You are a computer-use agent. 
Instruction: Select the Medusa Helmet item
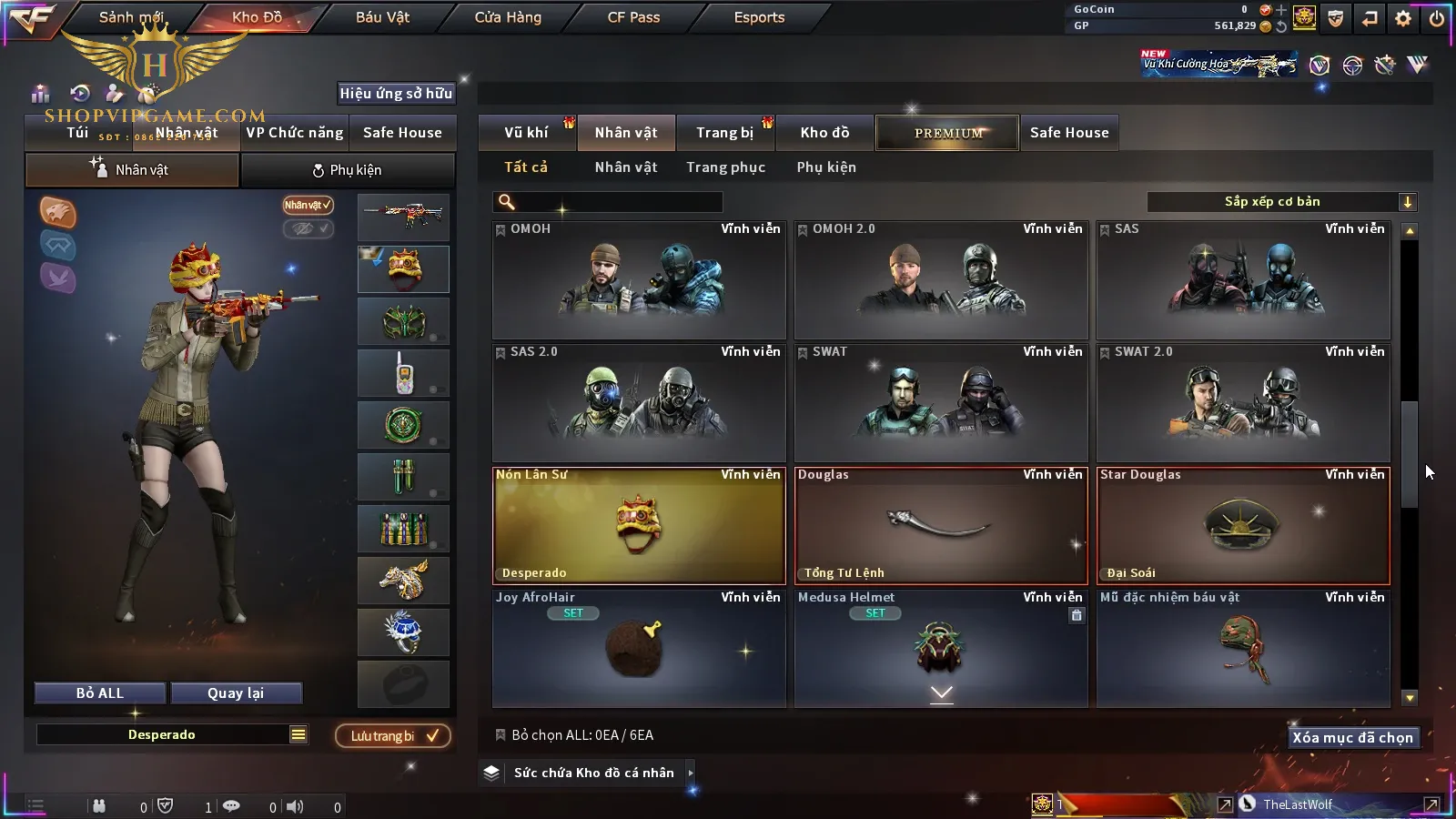[x=941, y=648]
